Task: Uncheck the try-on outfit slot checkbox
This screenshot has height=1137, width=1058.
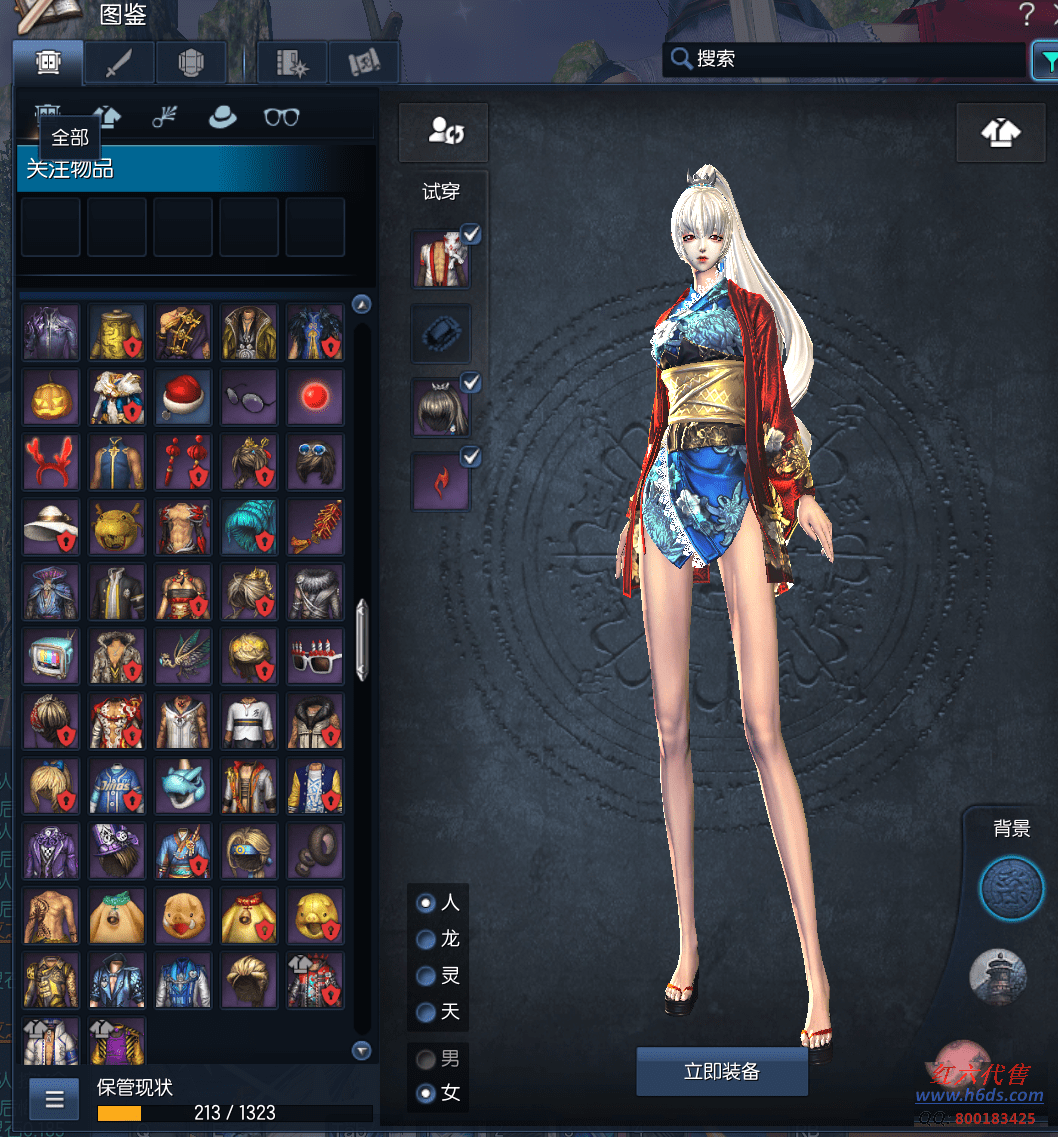Action: tap(471, 234)
